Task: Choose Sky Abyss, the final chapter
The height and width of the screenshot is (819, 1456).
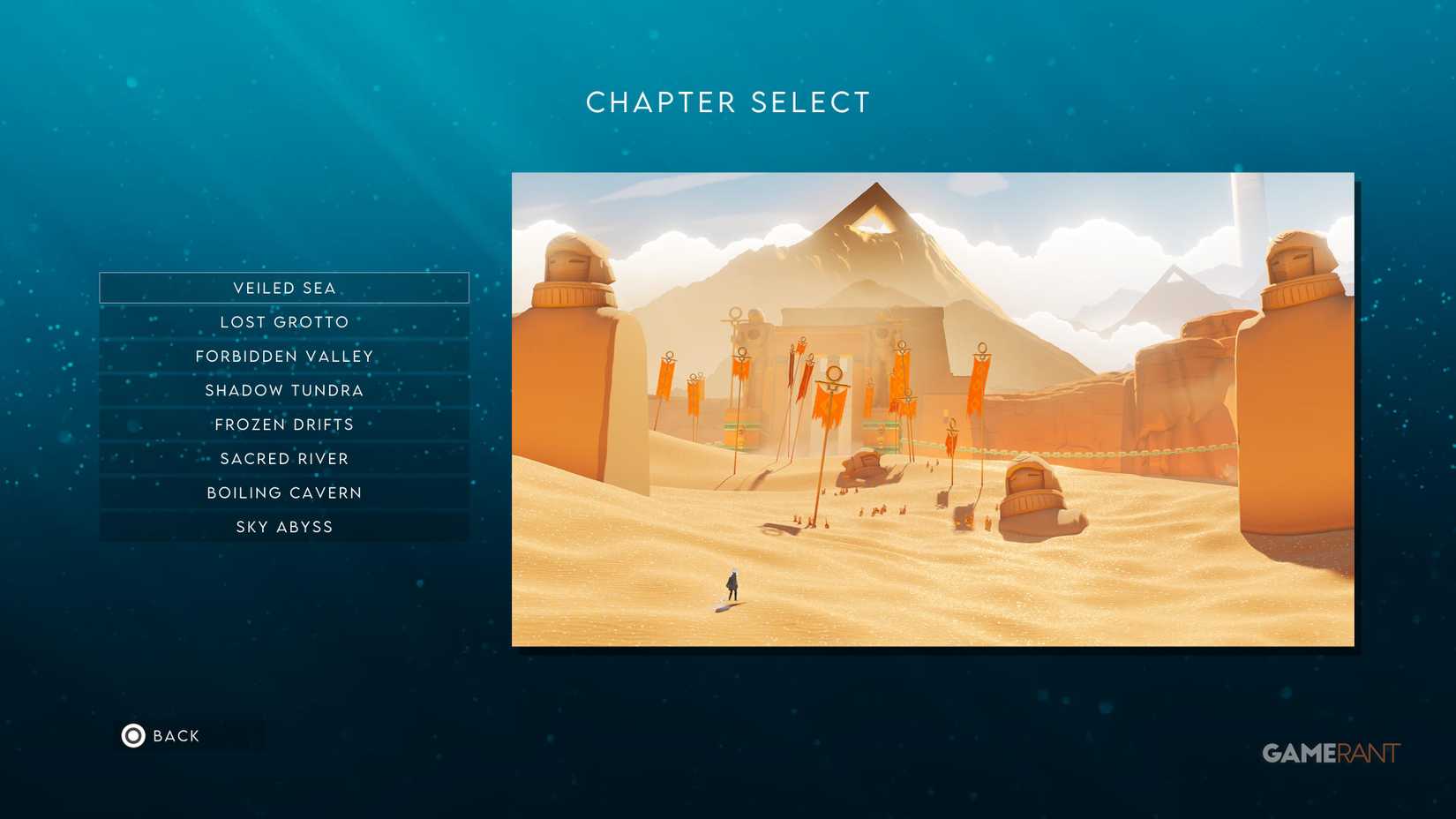Action: tap(284, 526)
